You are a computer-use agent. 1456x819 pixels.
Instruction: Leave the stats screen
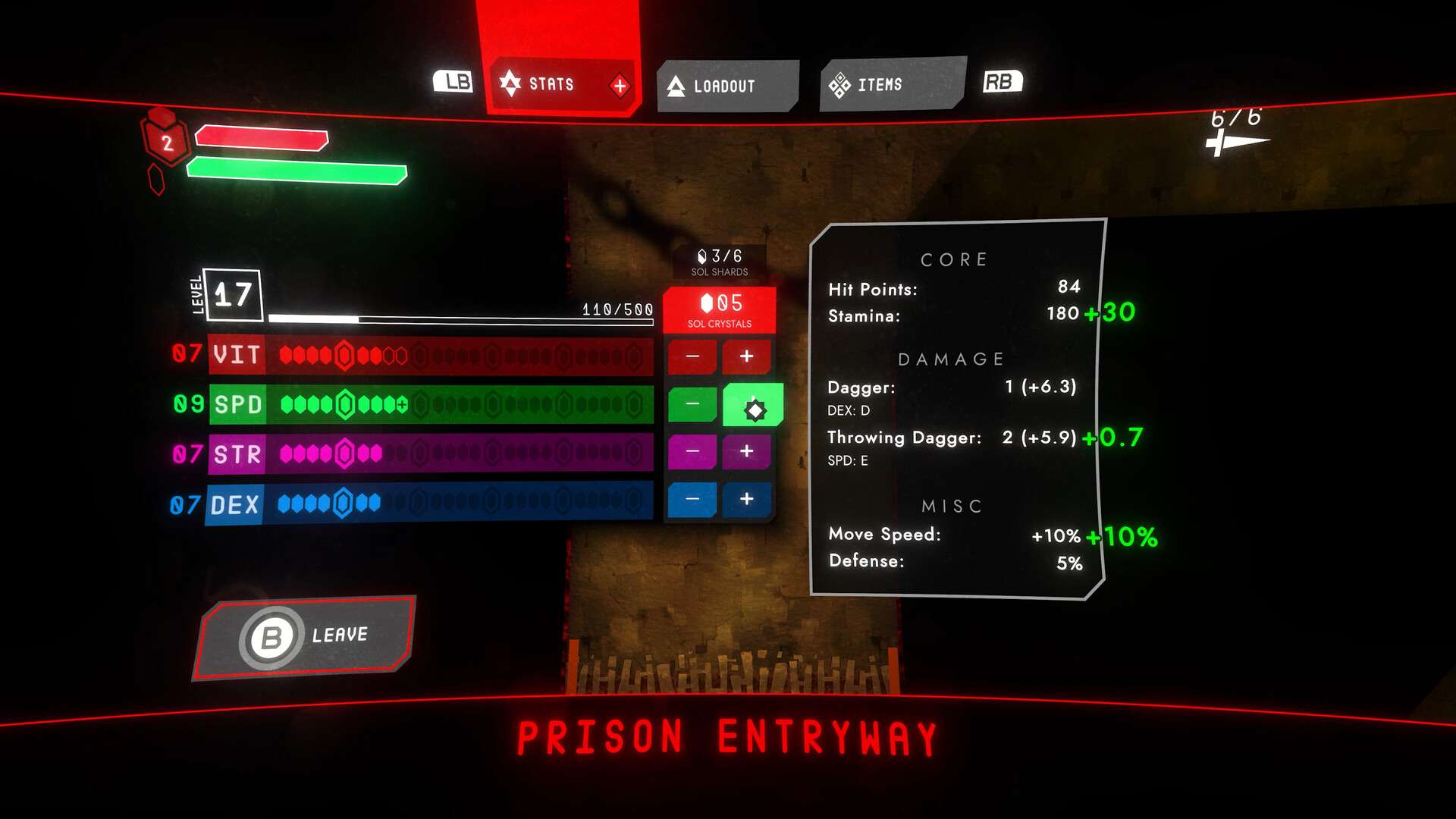pos(306,637)
